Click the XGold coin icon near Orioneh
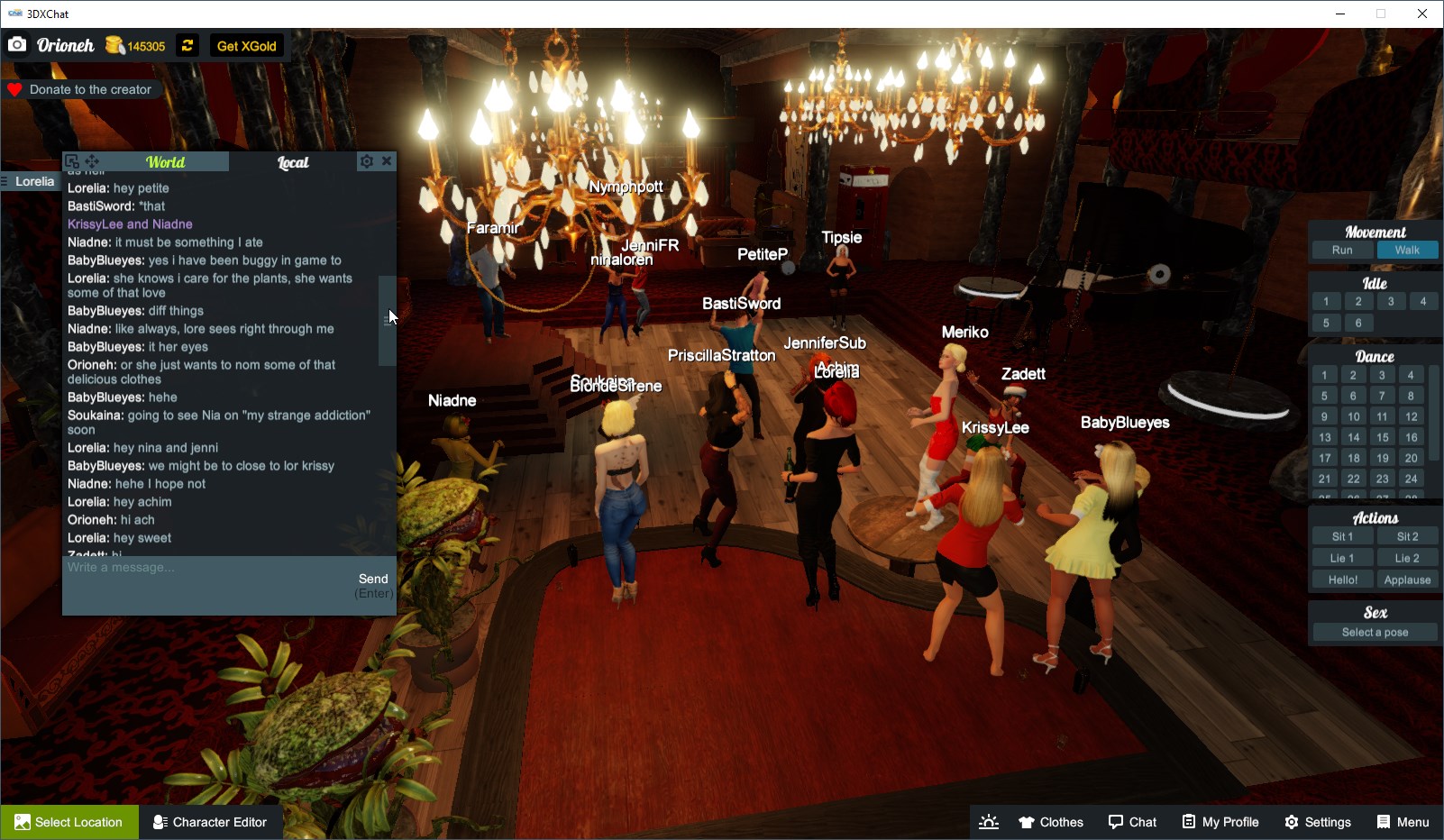 [114, 44]
